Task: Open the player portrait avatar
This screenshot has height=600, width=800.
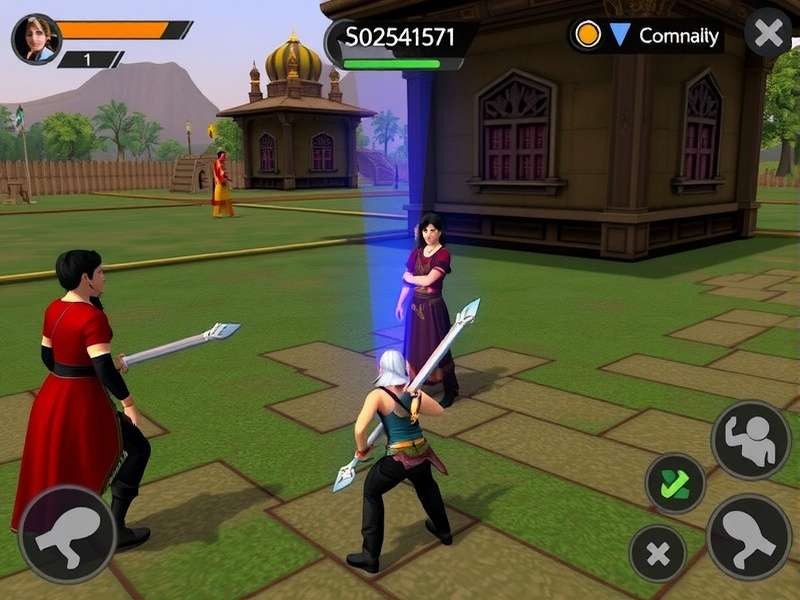Action: [x=36, y=39]
